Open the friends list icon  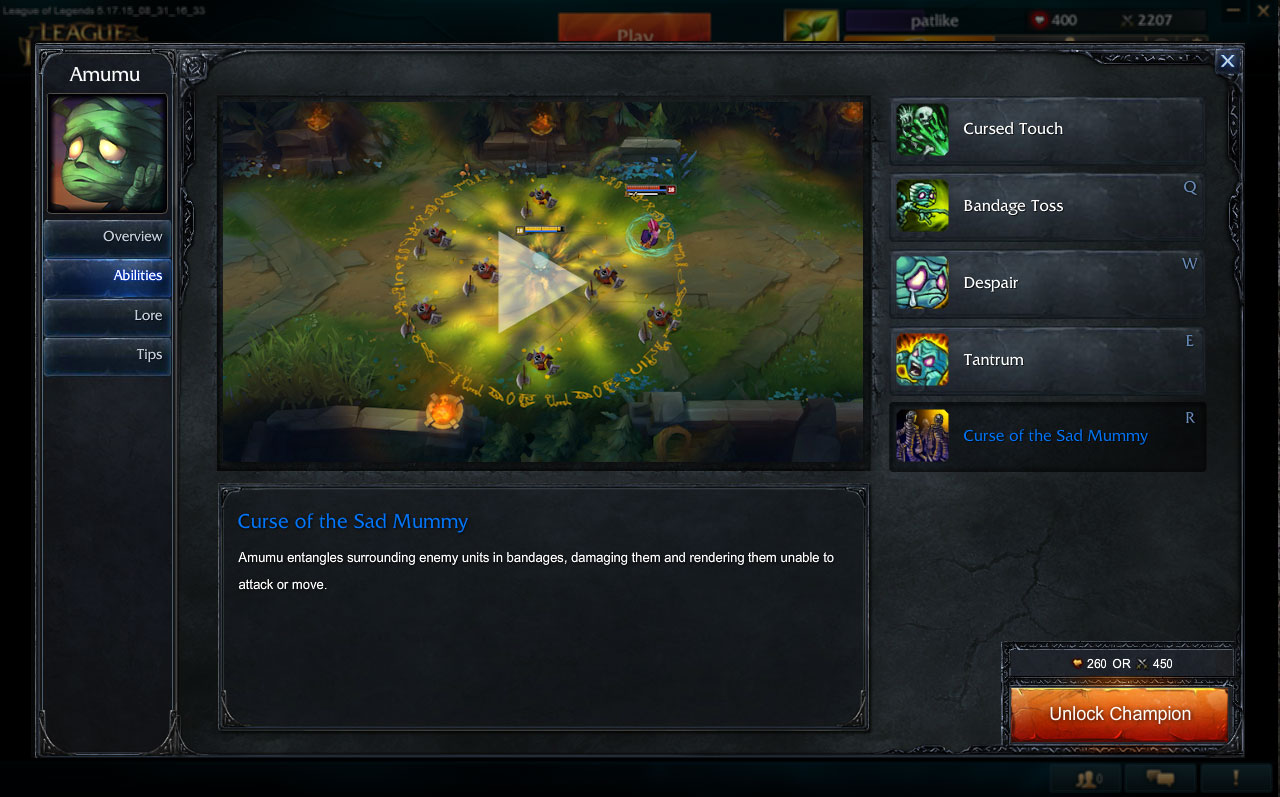(1088, 778)
